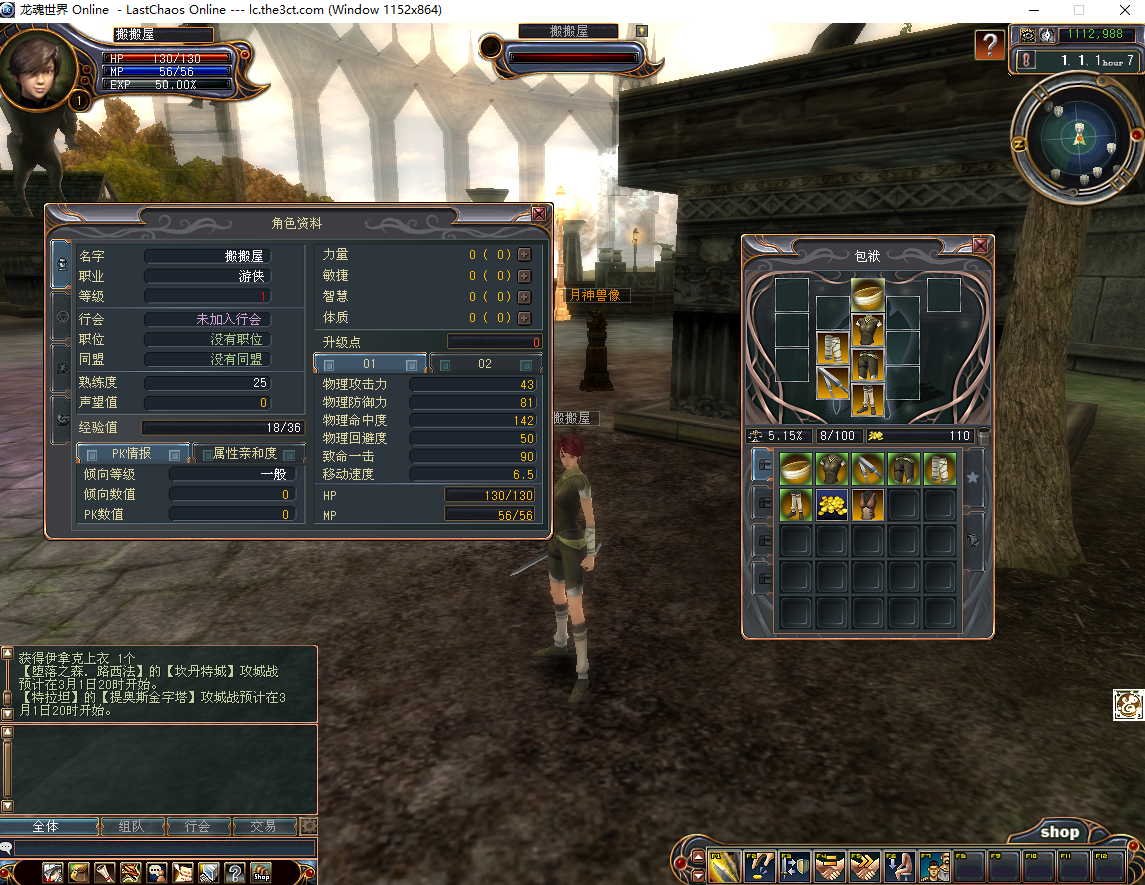This screenshot has height=885, width=1145.
Task: Close the character info window
Action: [x=539, y=214]
